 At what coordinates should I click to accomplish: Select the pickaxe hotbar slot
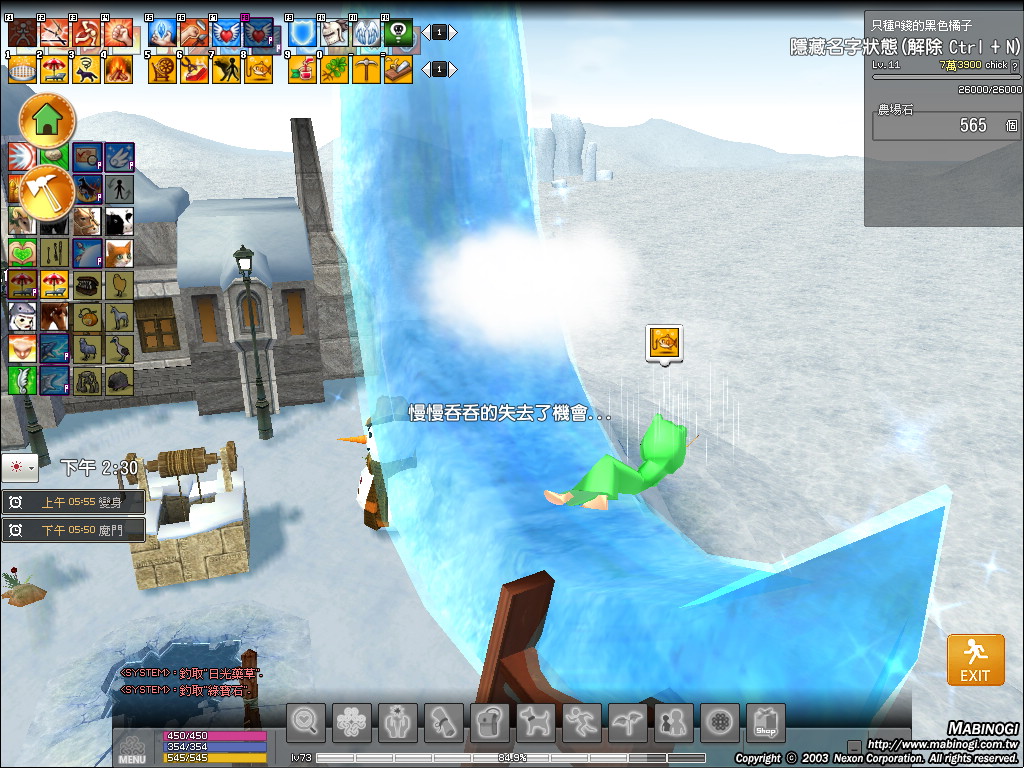click(x=366, y=70)
